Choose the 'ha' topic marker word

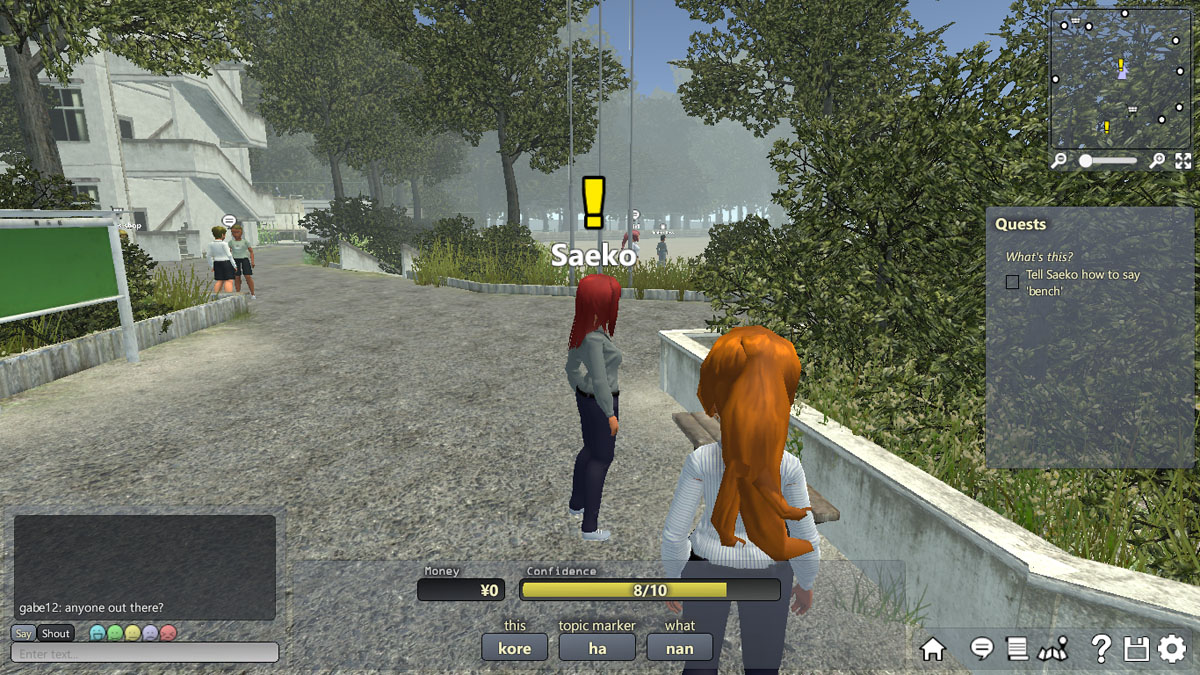click(597, 648)
